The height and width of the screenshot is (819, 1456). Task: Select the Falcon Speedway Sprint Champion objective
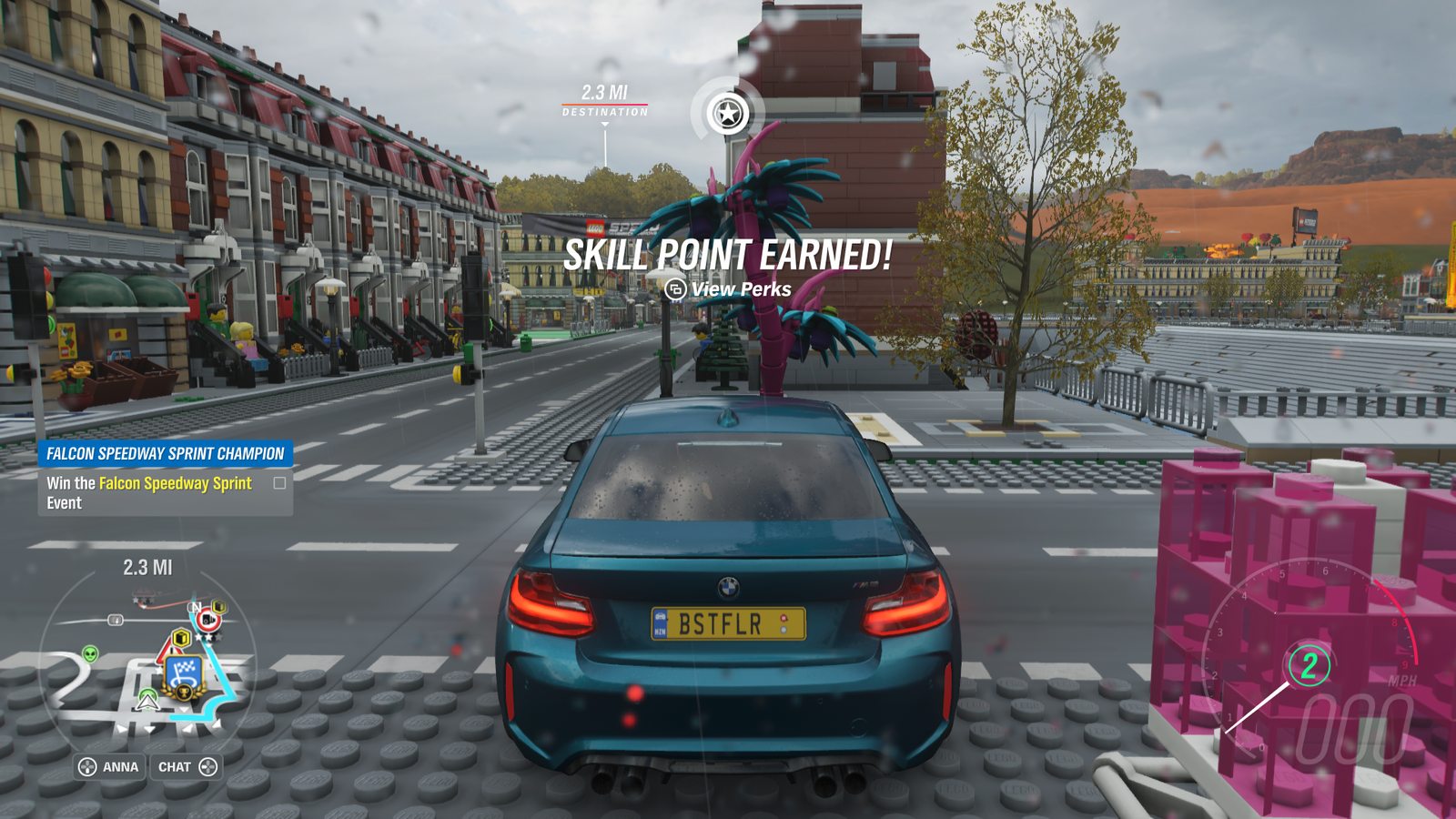165,453
